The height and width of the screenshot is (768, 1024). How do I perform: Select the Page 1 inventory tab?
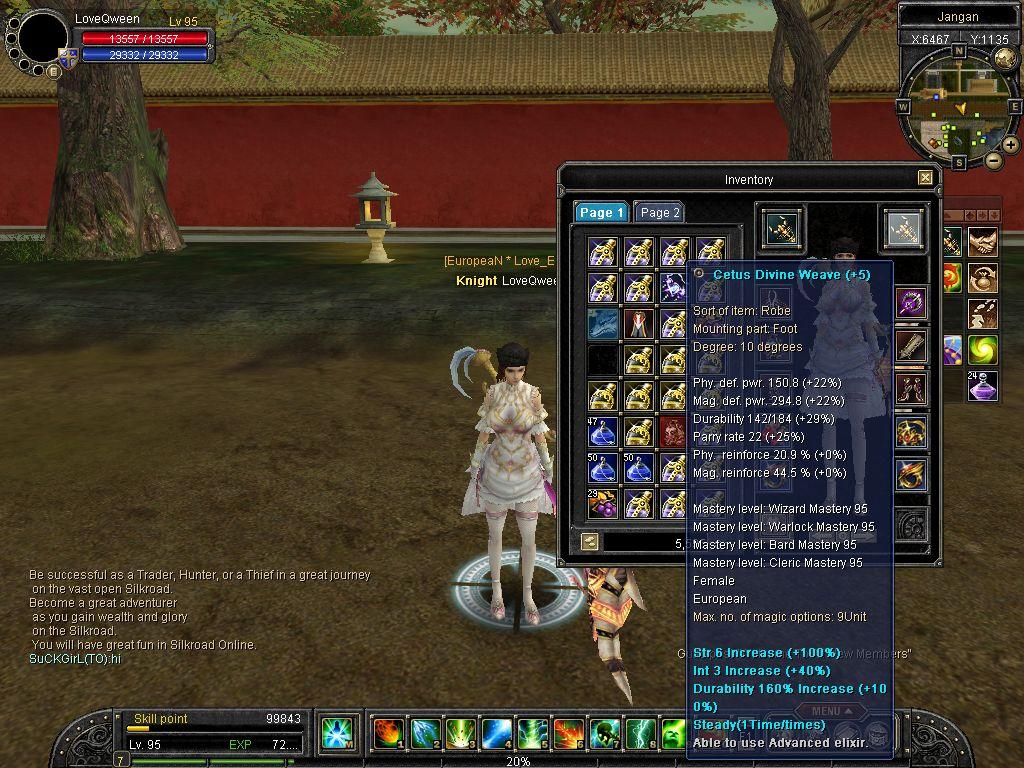point(601,212)
